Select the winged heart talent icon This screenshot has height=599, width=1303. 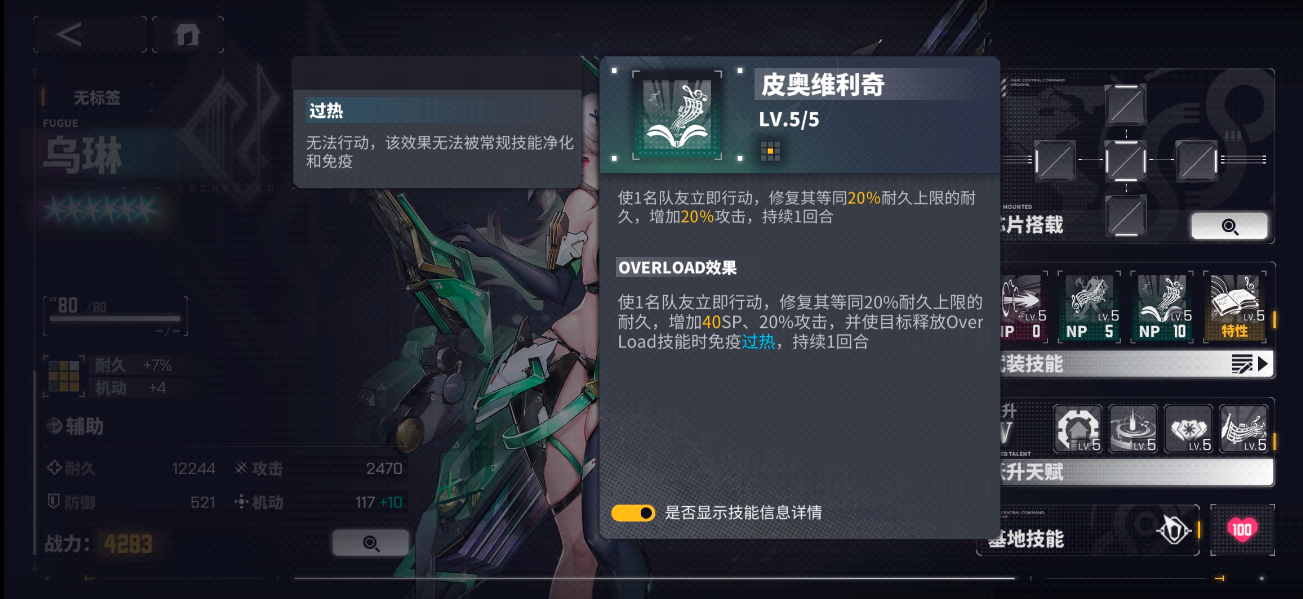(x=1188, y=429)
